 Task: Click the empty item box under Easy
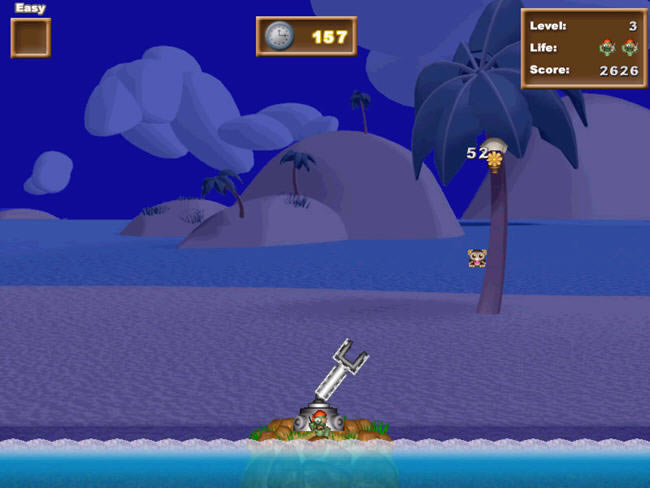(30, 38)
